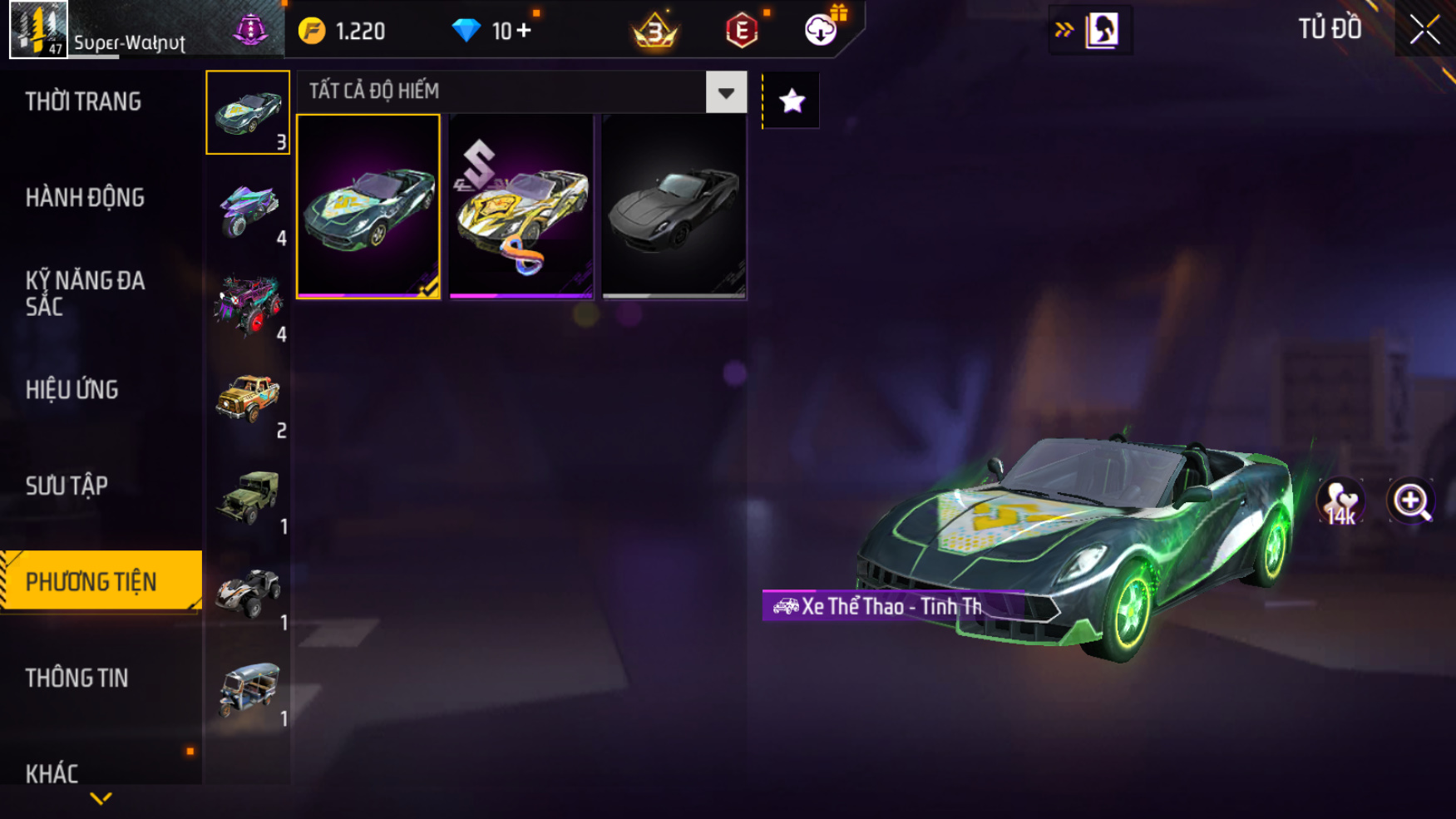The width and height of the screenshot is (1456, 819).
Task: Select the green sports car skin
Action: [368, 206]
